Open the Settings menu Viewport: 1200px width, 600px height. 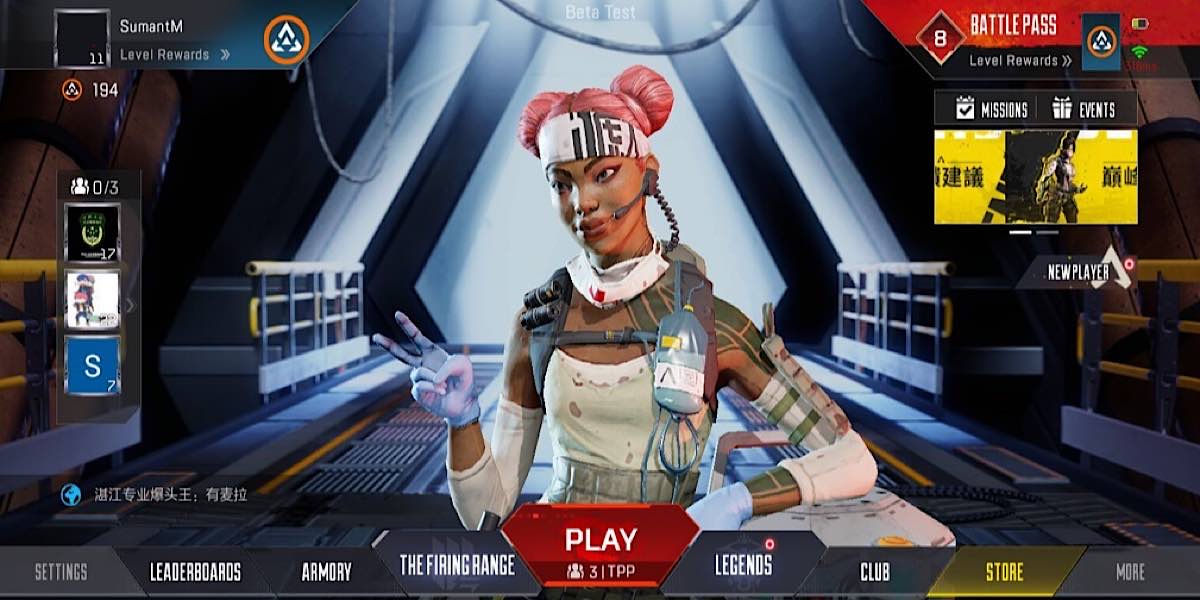(x=61, y=572)
